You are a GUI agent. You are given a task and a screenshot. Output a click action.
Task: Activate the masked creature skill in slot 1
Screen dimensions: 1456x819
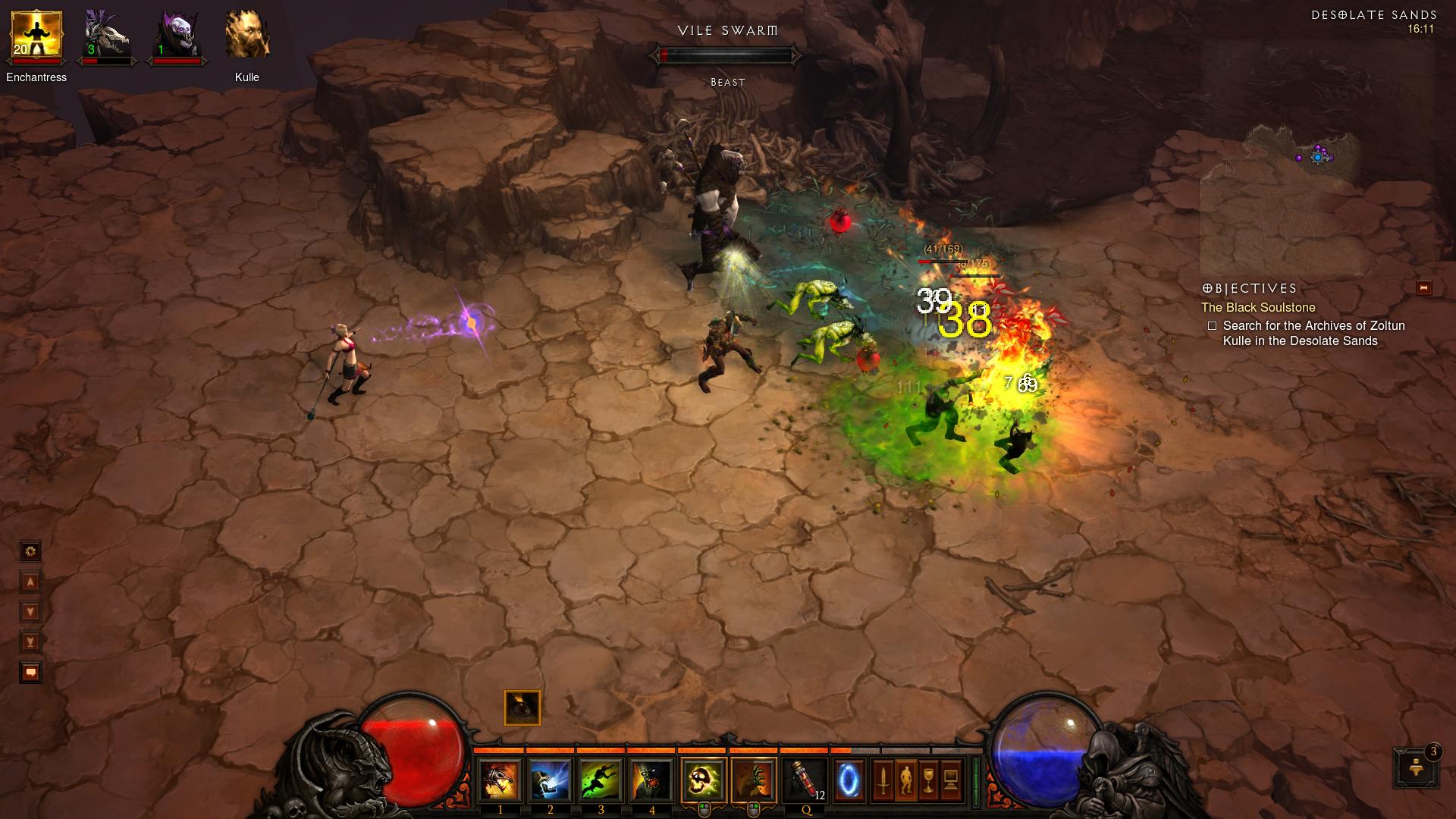[x=500, y=780]
